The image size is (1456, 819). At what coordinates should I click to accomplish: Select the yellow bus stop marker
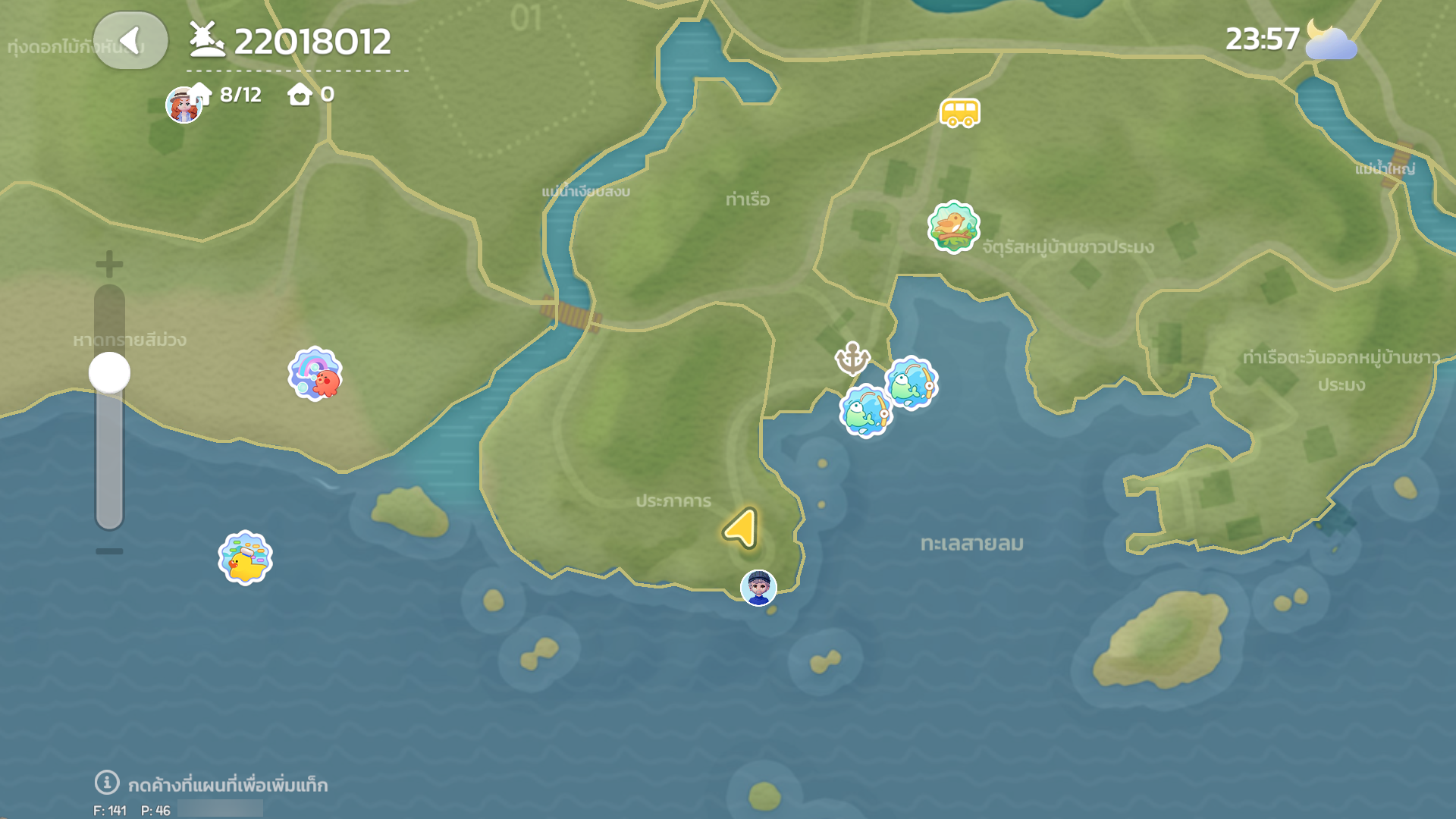tap(959, 113)
